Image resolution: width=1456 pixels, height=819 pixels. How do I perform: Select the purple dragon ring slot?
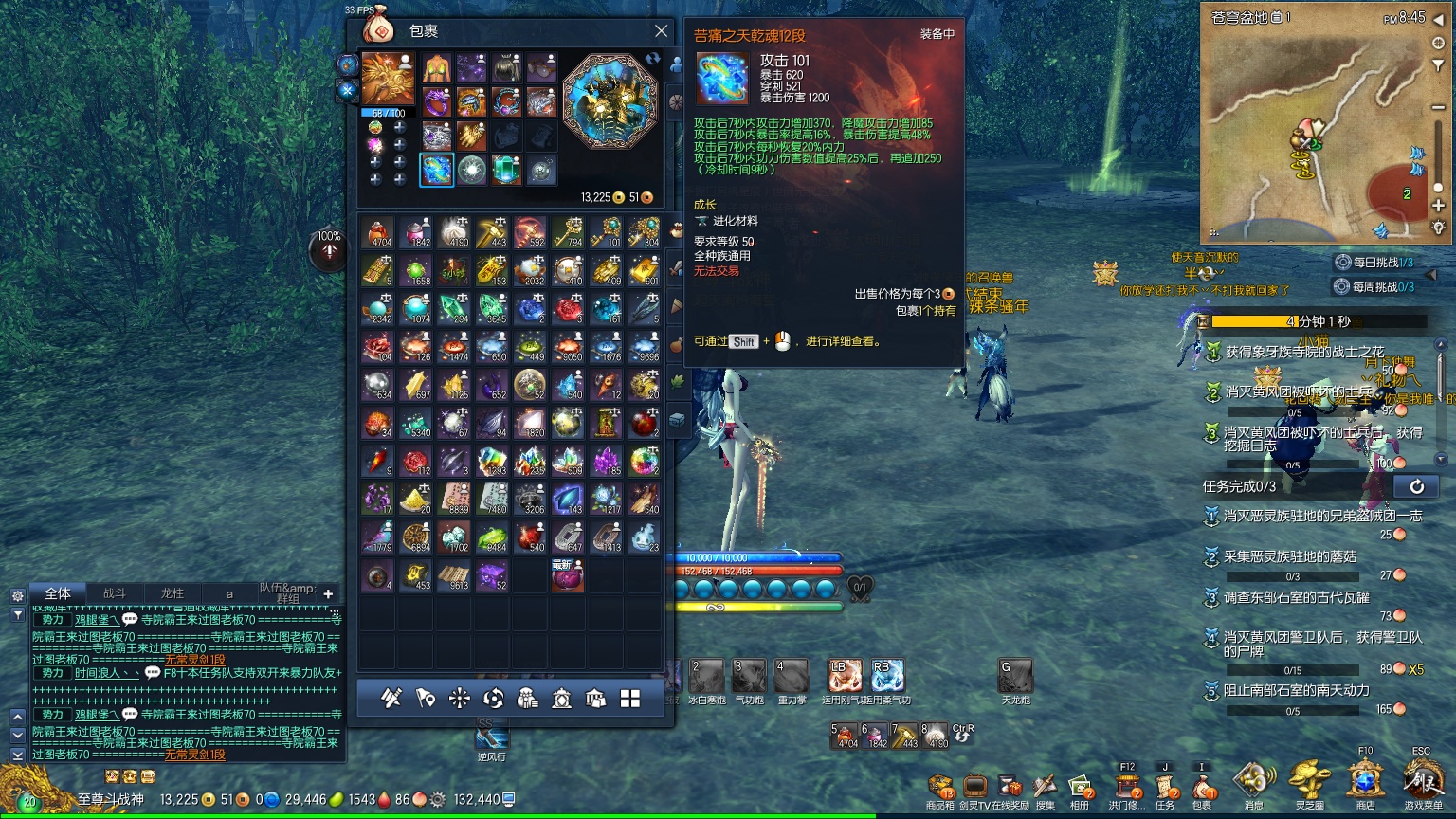click(x=436, y=101)
